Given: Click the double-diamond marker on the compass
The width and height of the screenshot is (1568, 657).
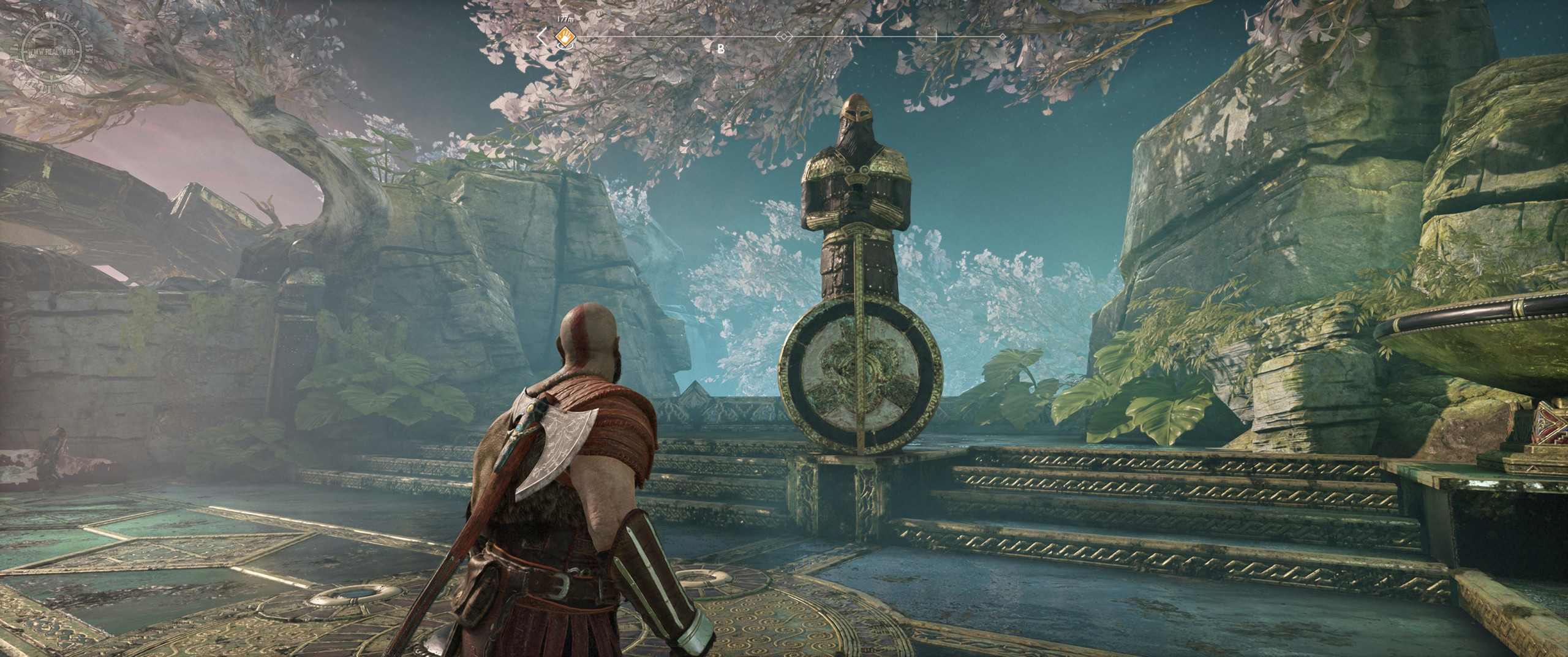Looking at the screenshot, I should (x=783, y=37).
